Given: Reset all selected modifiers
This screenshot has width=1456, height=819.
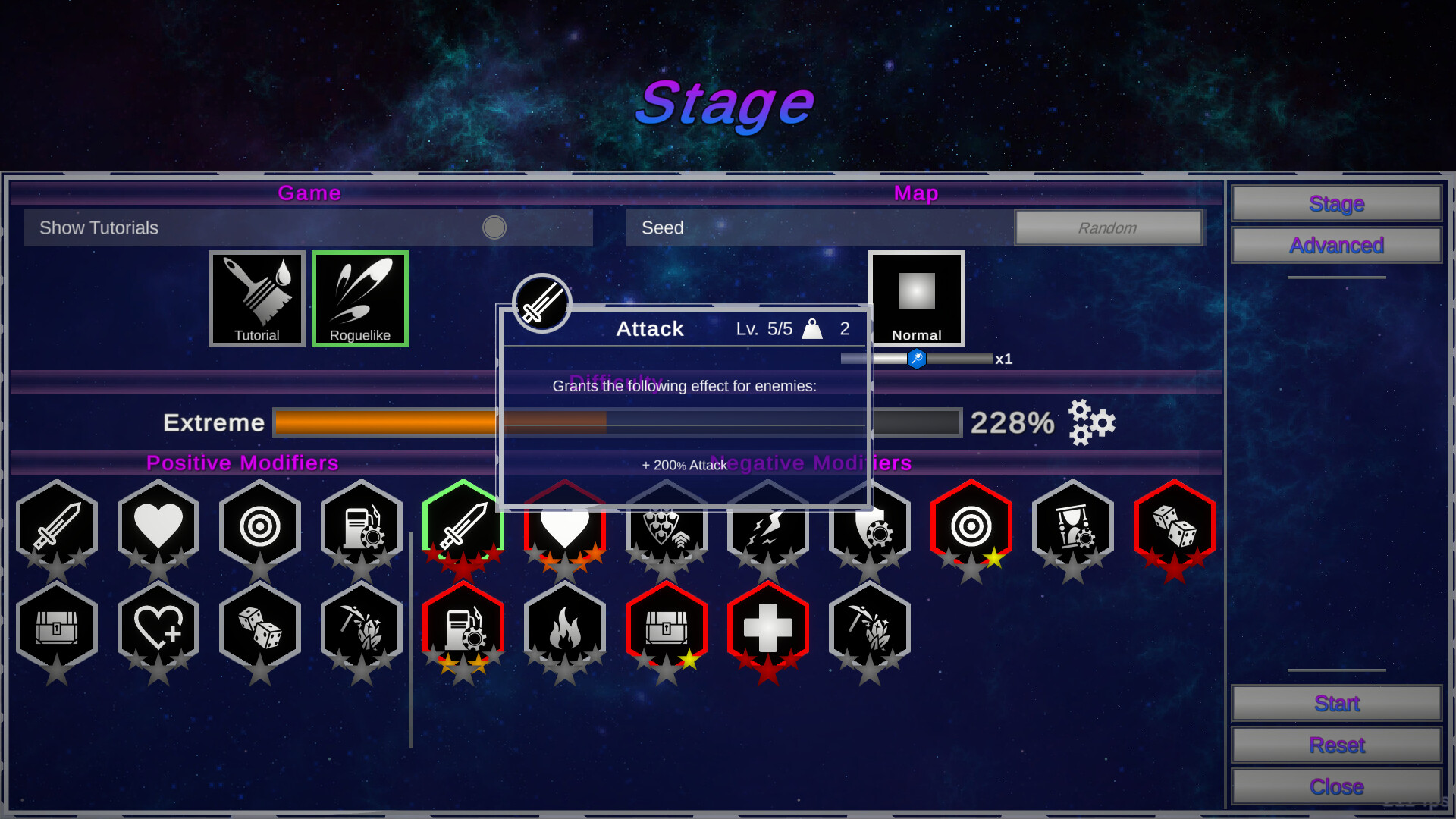Looking at the screenshot, I should click(x=1335, y=745).
